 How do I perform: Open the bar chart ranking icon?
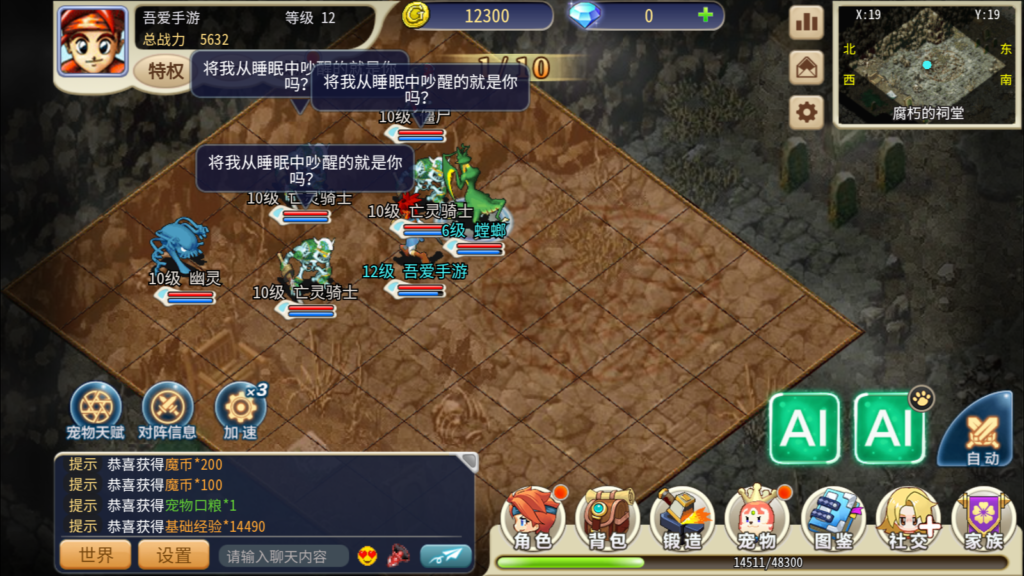806,21
